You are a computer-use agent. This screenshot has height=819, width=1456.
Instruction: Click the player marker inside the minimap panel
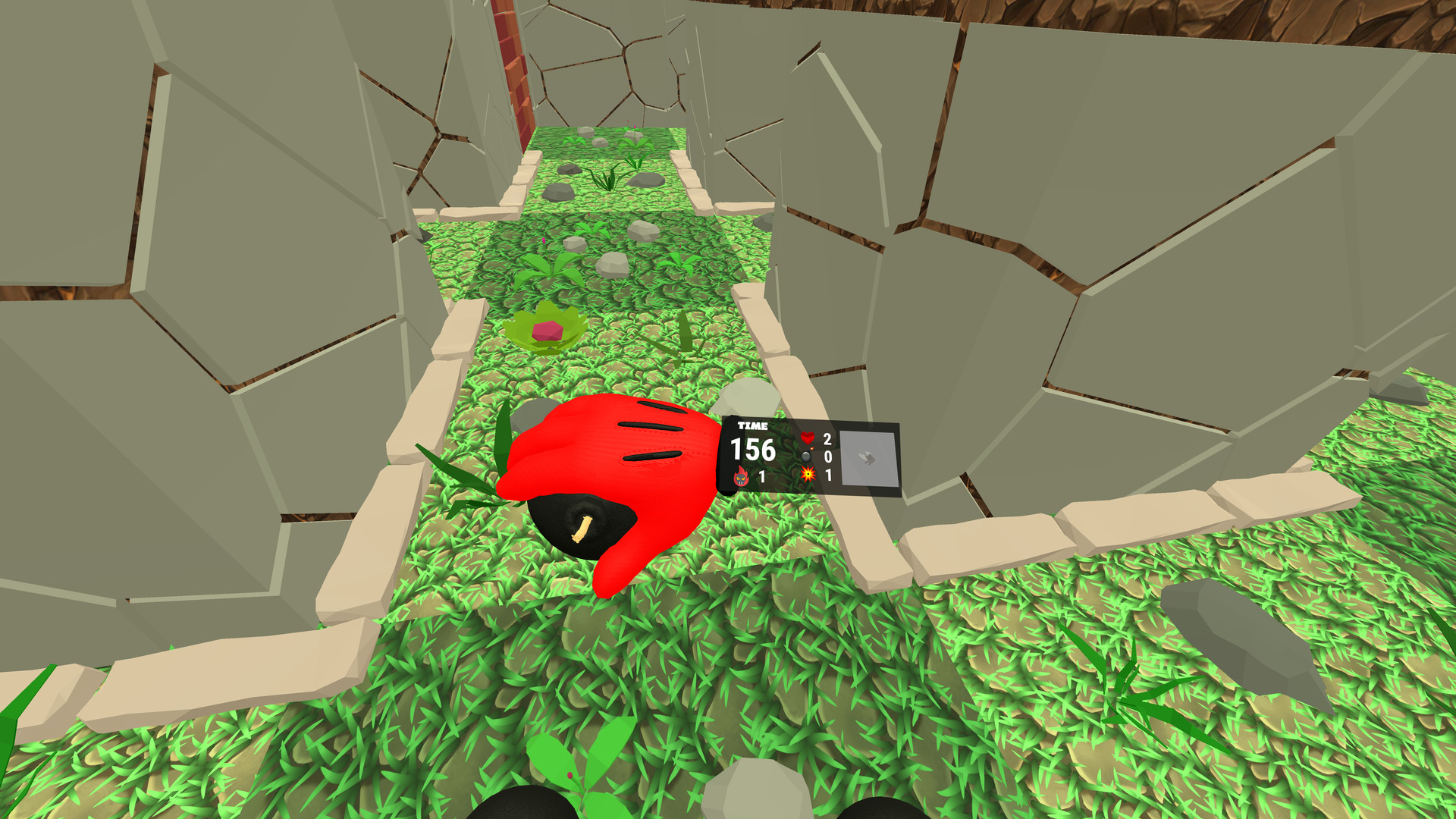tap(865, 458)
